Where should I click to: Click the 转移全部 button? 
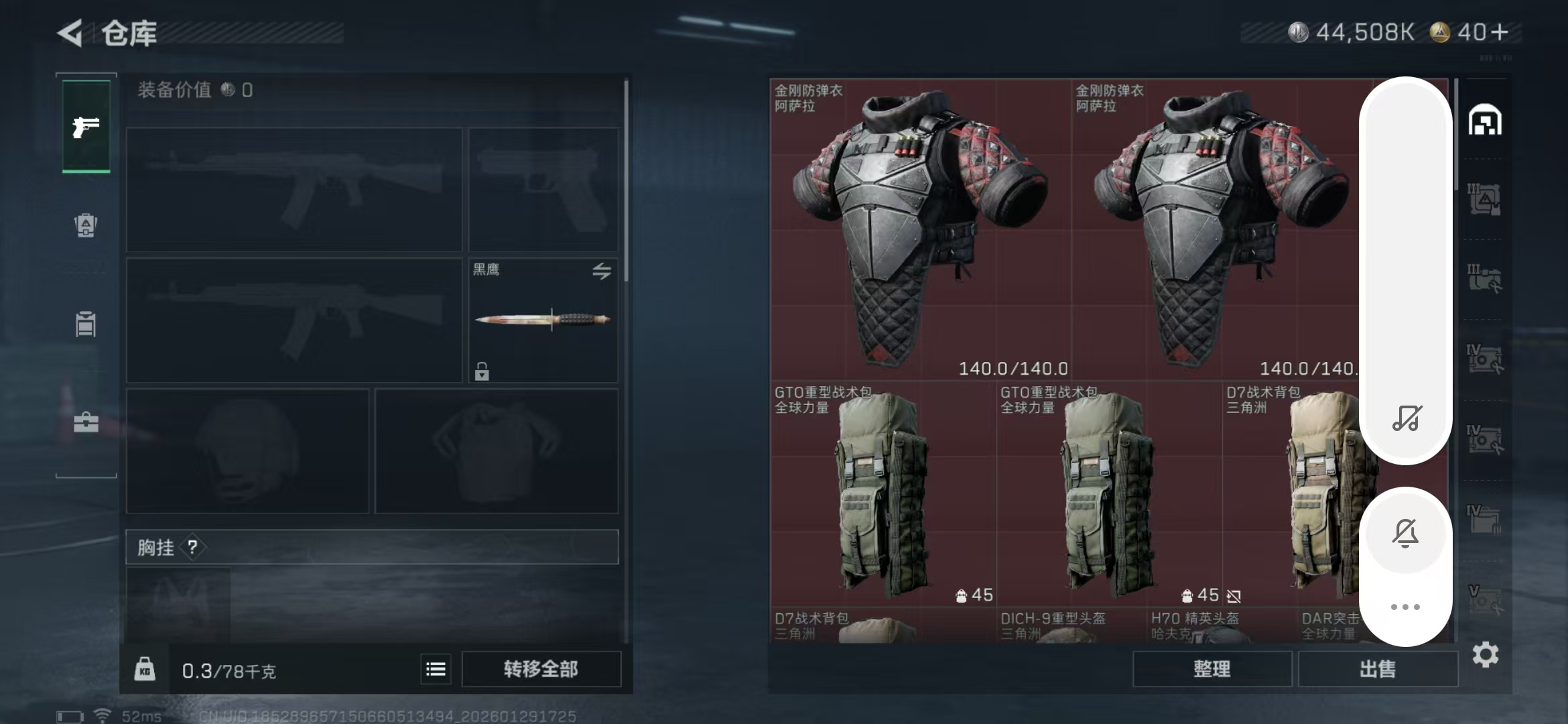(541, 669)
